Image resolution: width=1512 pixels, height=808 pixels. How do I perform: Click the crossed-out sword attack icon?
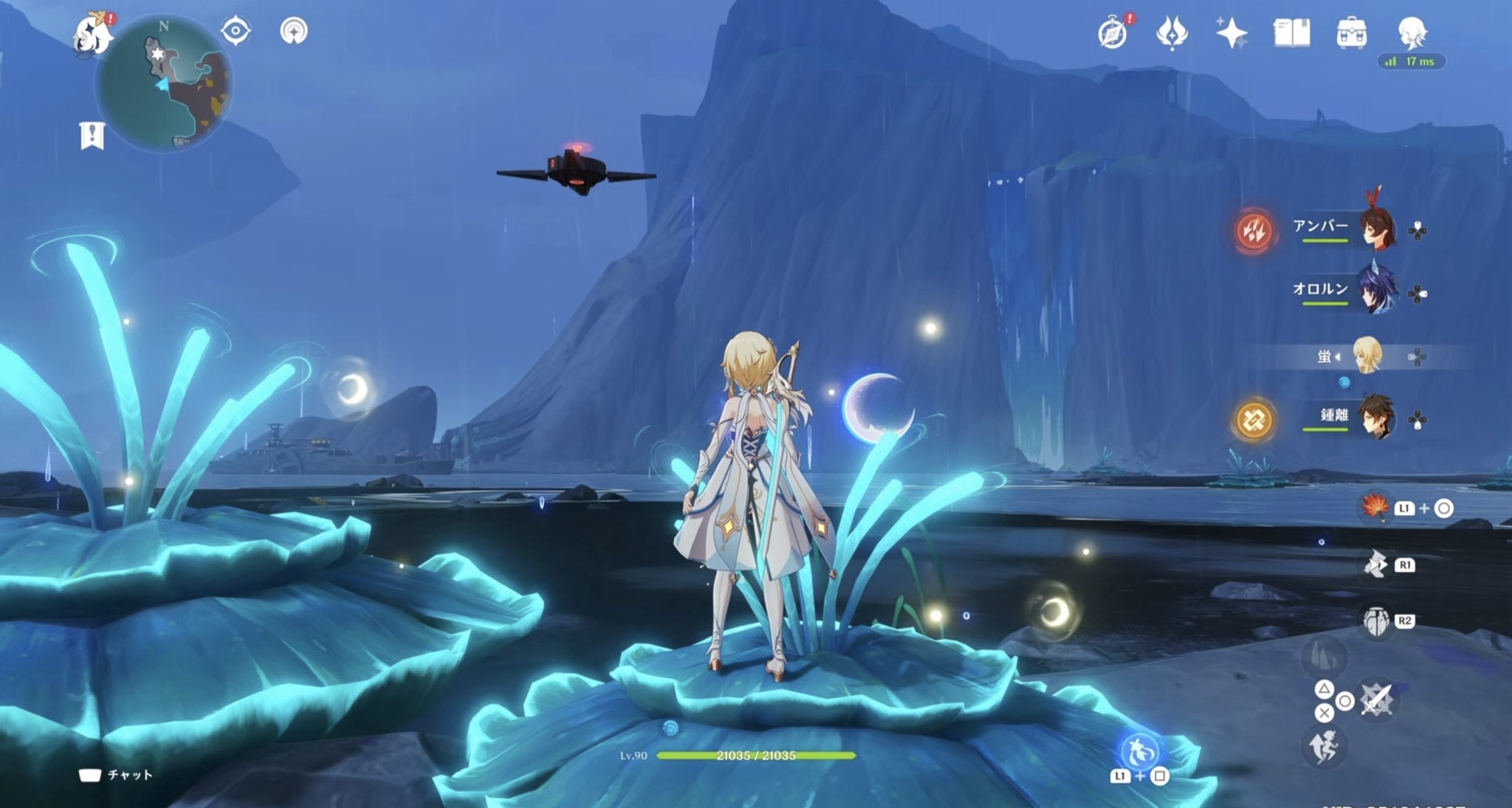tap(1376, 699)
